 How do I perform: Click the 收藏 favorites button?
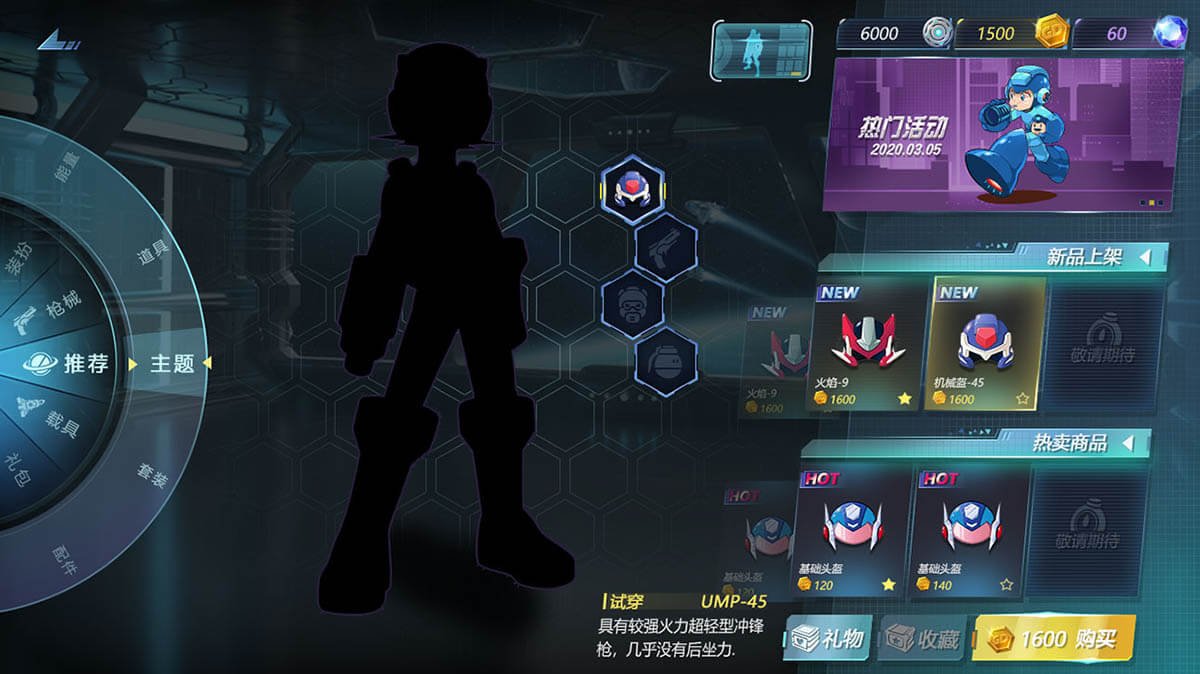921,639
